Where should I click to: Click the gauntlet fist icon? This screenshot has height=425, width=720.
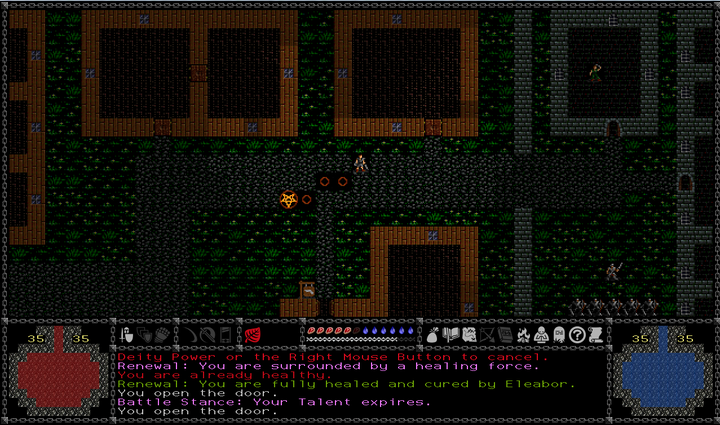(x=162, y=334)
